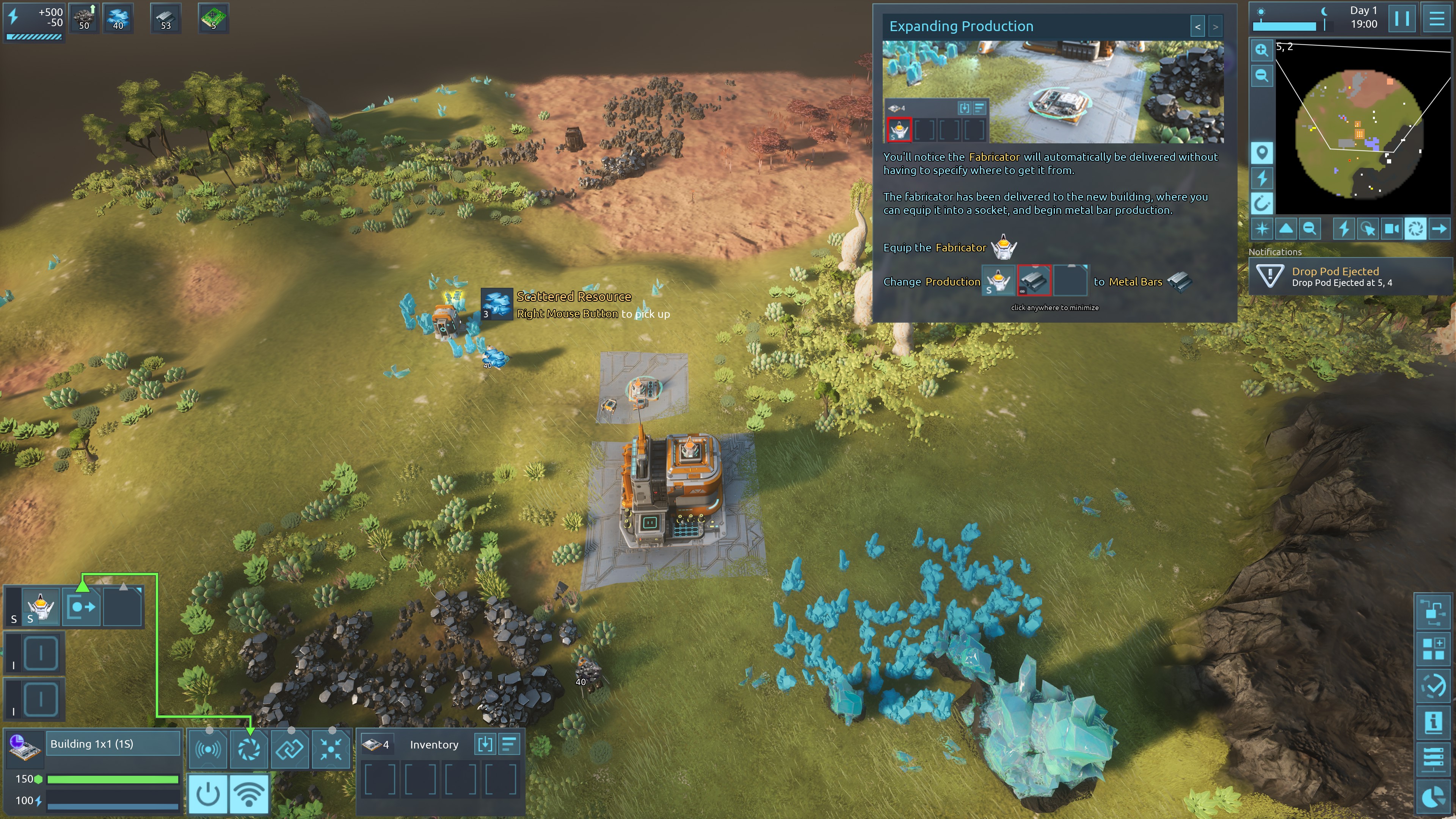Toggle the Wi-Fi signal button
Screen dimensions: 1456x819
click(x=249, y=794)
